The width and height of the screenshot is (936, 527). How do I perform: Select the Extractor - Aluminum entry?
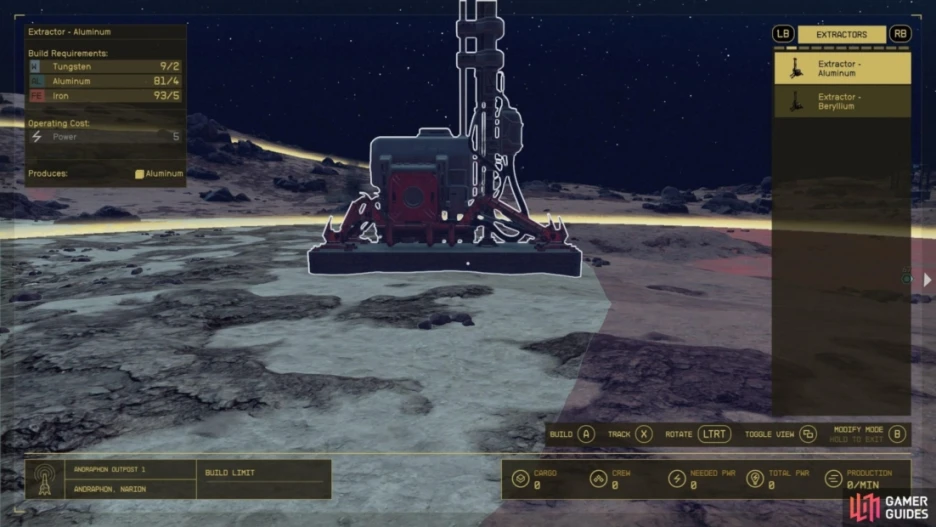[x=841, y=68]
